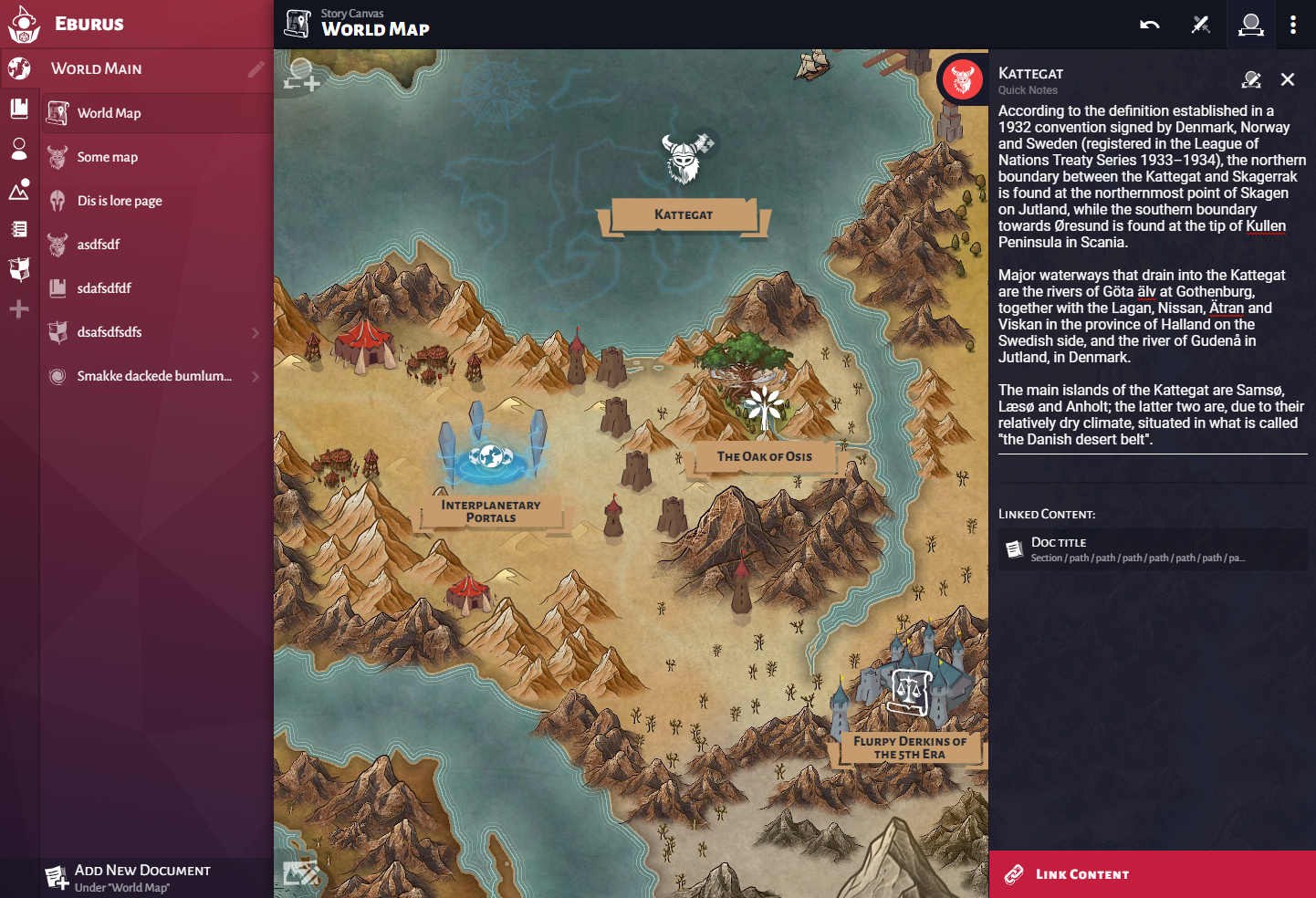Expand the Smakke dackede bumlum entry

256,376
